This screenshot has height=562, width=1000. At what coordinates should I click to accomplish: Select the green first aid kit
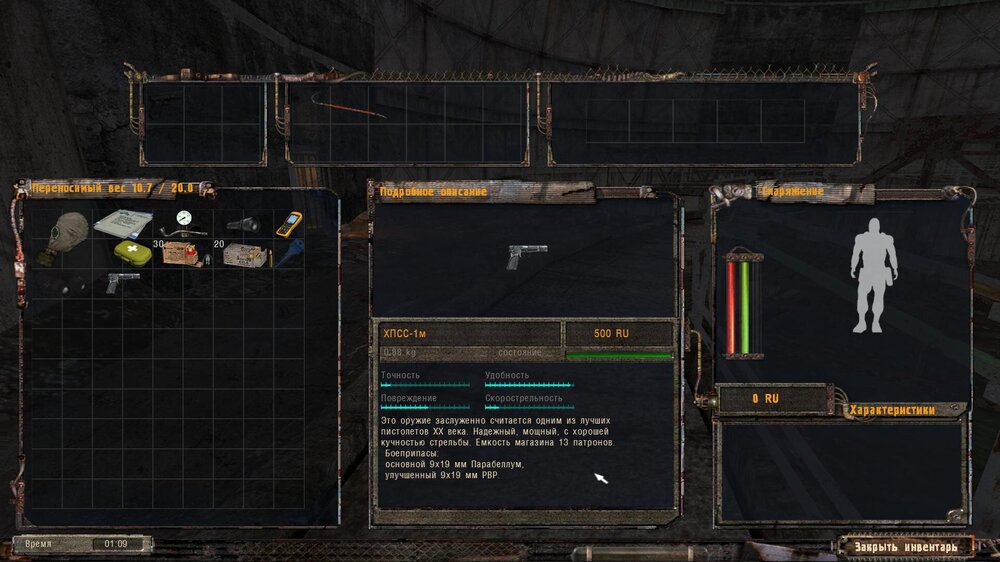129,252
